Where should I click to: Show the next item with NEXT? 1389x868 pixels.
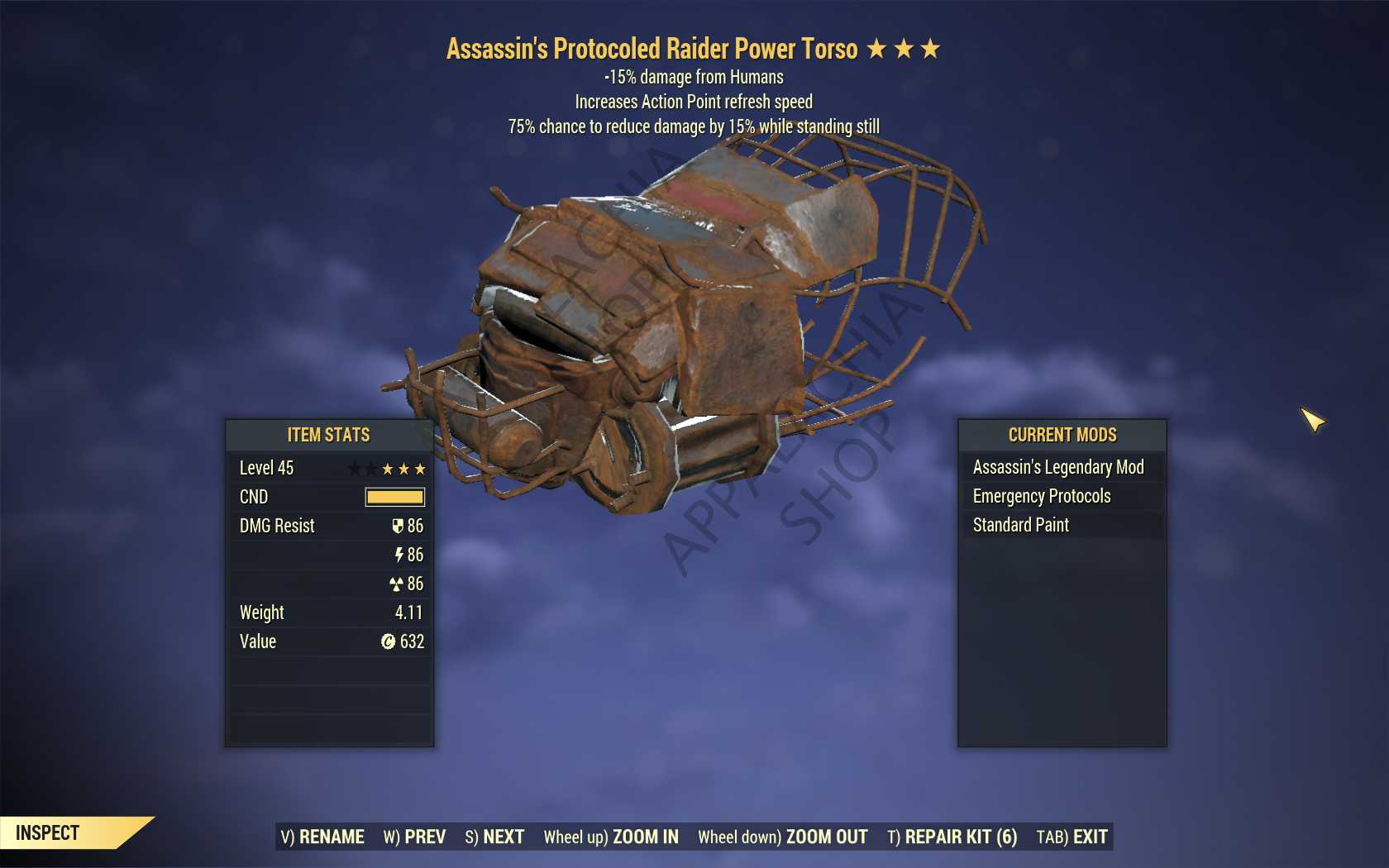(494, 837)
